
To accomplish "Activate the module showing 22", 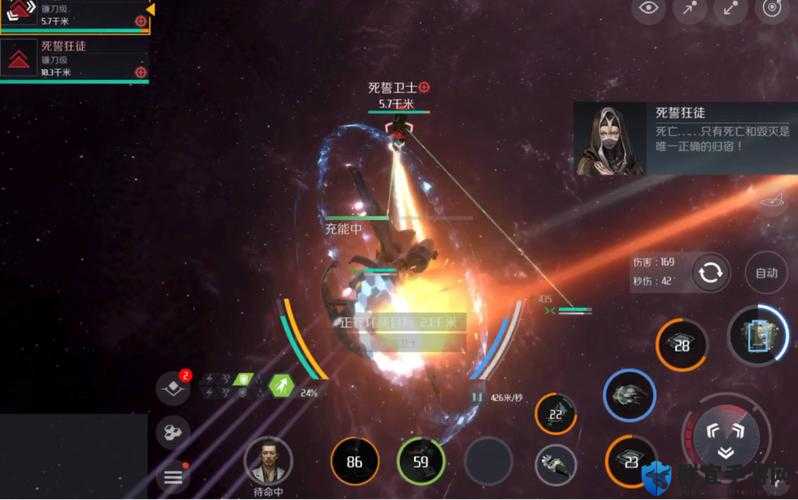I will pyautogui.click(x=556, y=414).
